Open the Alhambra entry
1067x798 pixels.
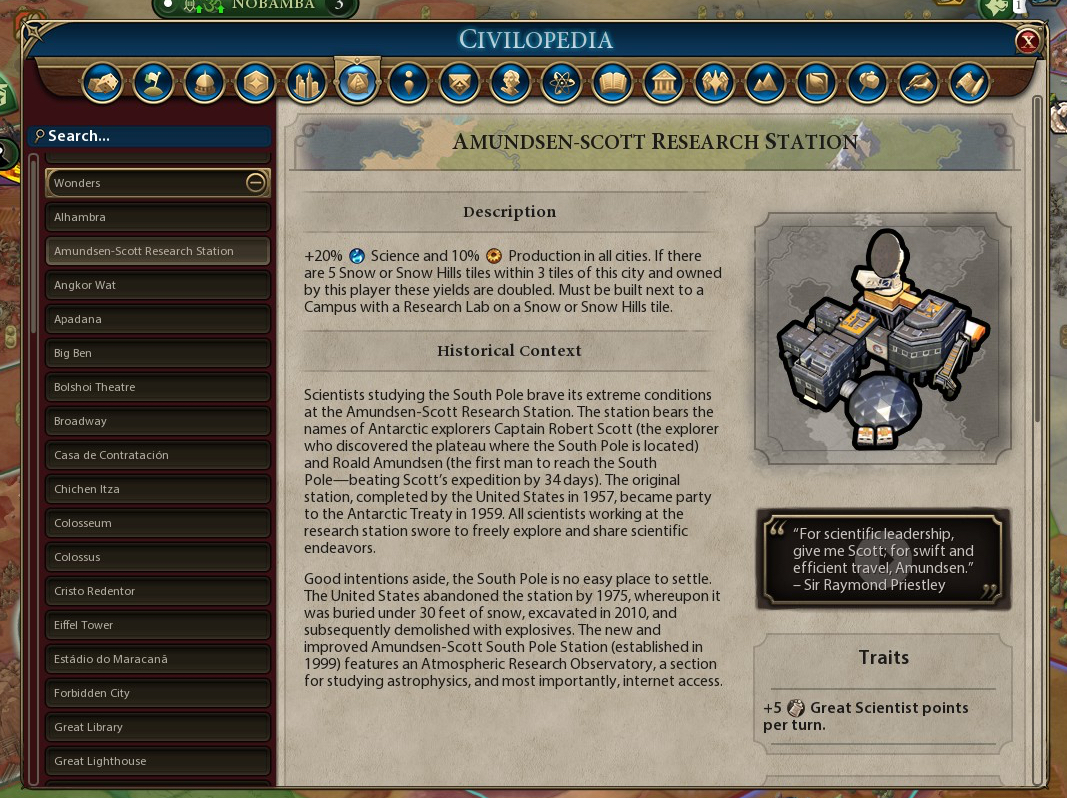[x=158, y=217]
